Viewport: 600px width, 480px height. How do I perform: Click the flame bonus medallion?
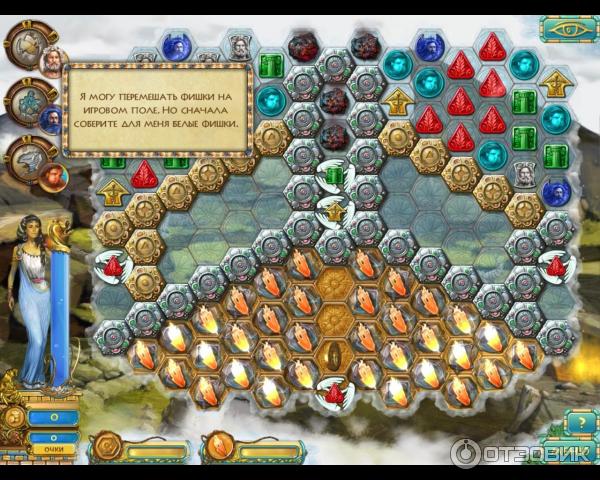(x=219, y=446)
